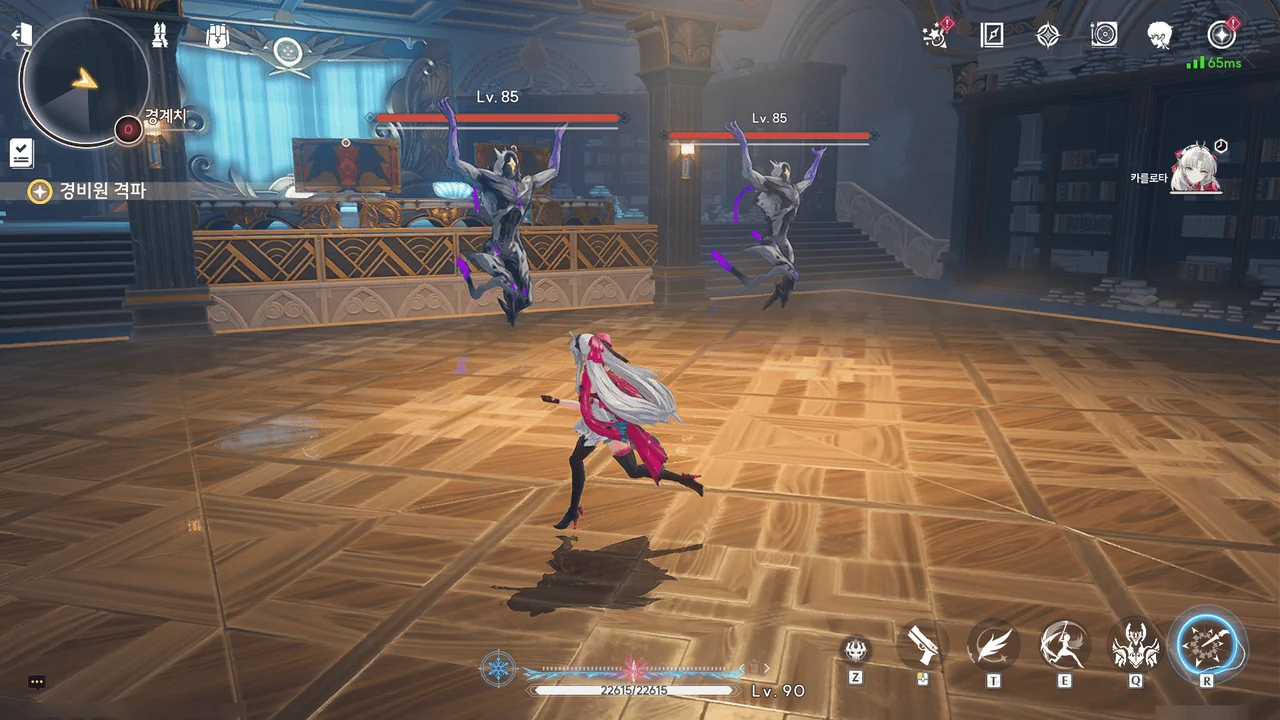The height and width of the screenshot is (720, 1280).
Task: Open the character head silhouette menu
Action: 1160,36
